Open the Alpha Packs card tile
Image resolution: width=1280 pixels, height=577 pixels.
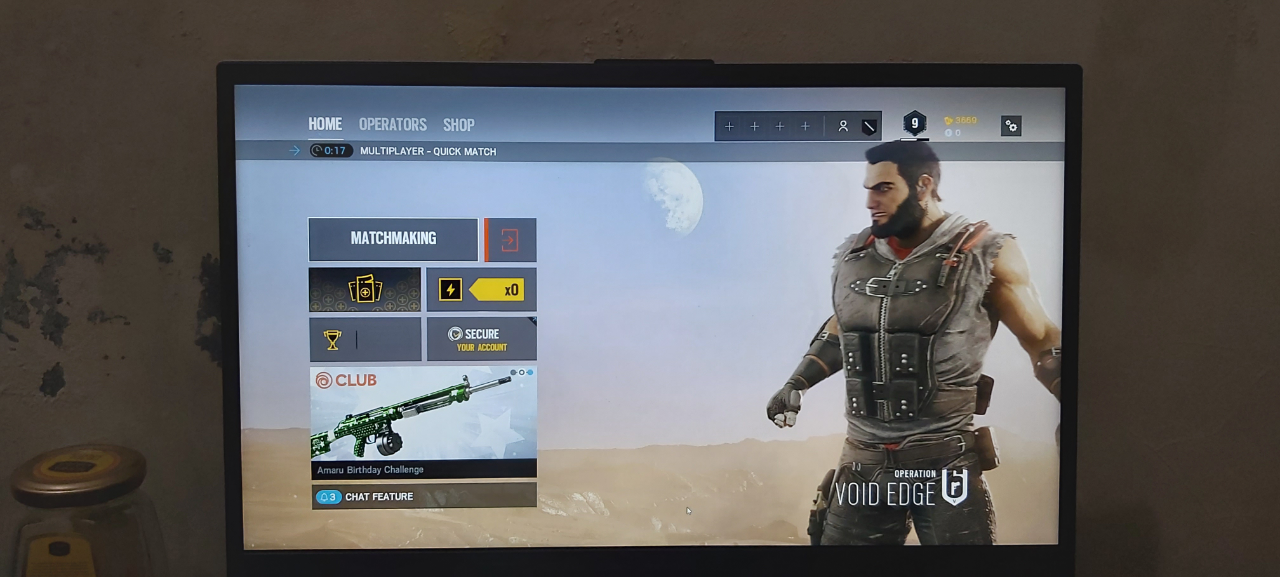pos(365,290)
